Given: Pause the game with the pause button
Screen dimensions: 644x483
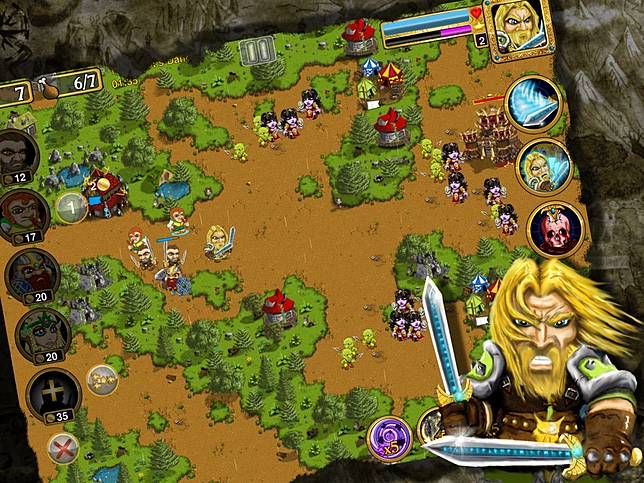Looking at the screenshot, I should tap(259, 50).
